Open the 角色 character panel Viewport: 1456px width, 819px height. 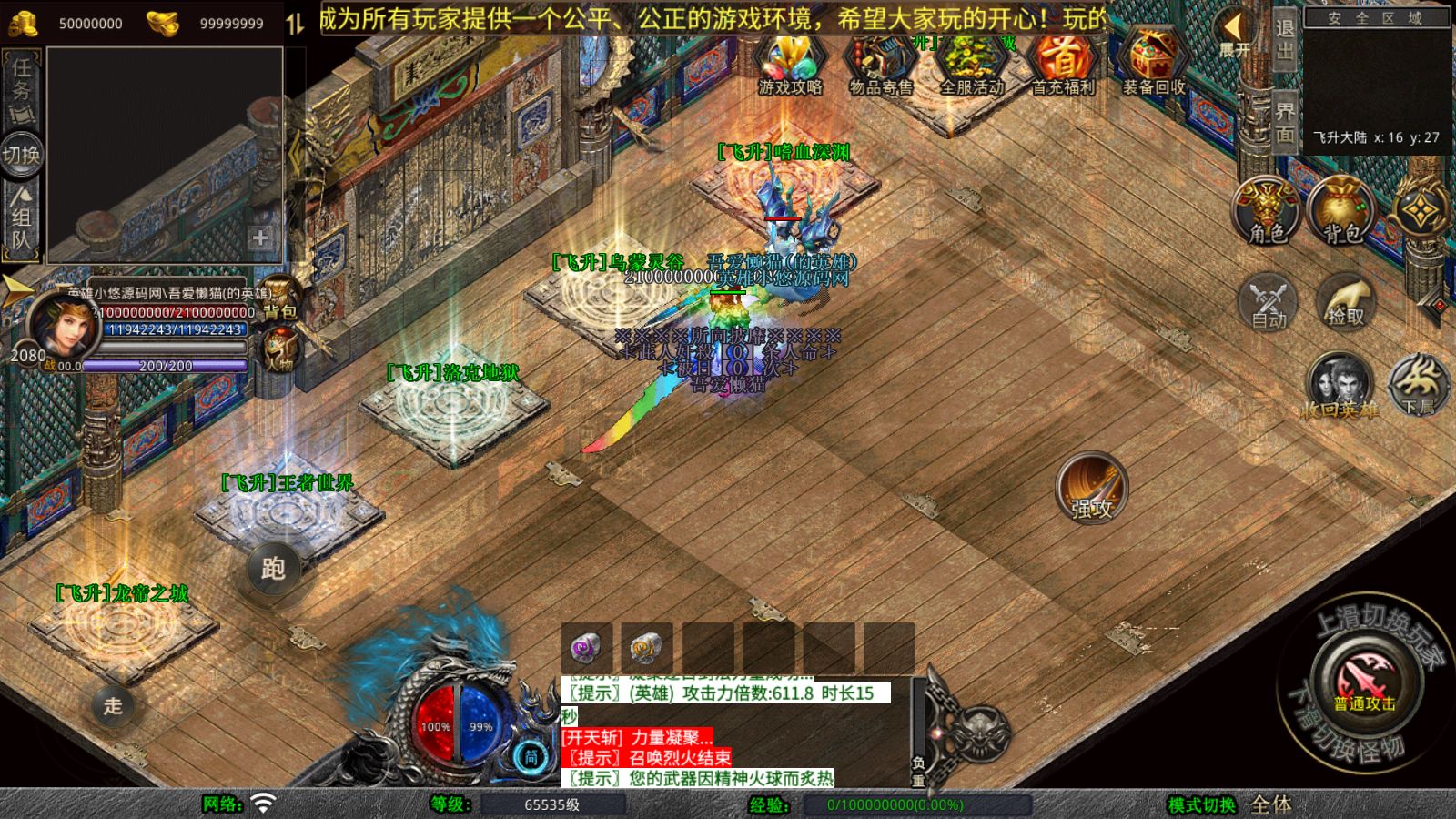(x=1268, y=211)
